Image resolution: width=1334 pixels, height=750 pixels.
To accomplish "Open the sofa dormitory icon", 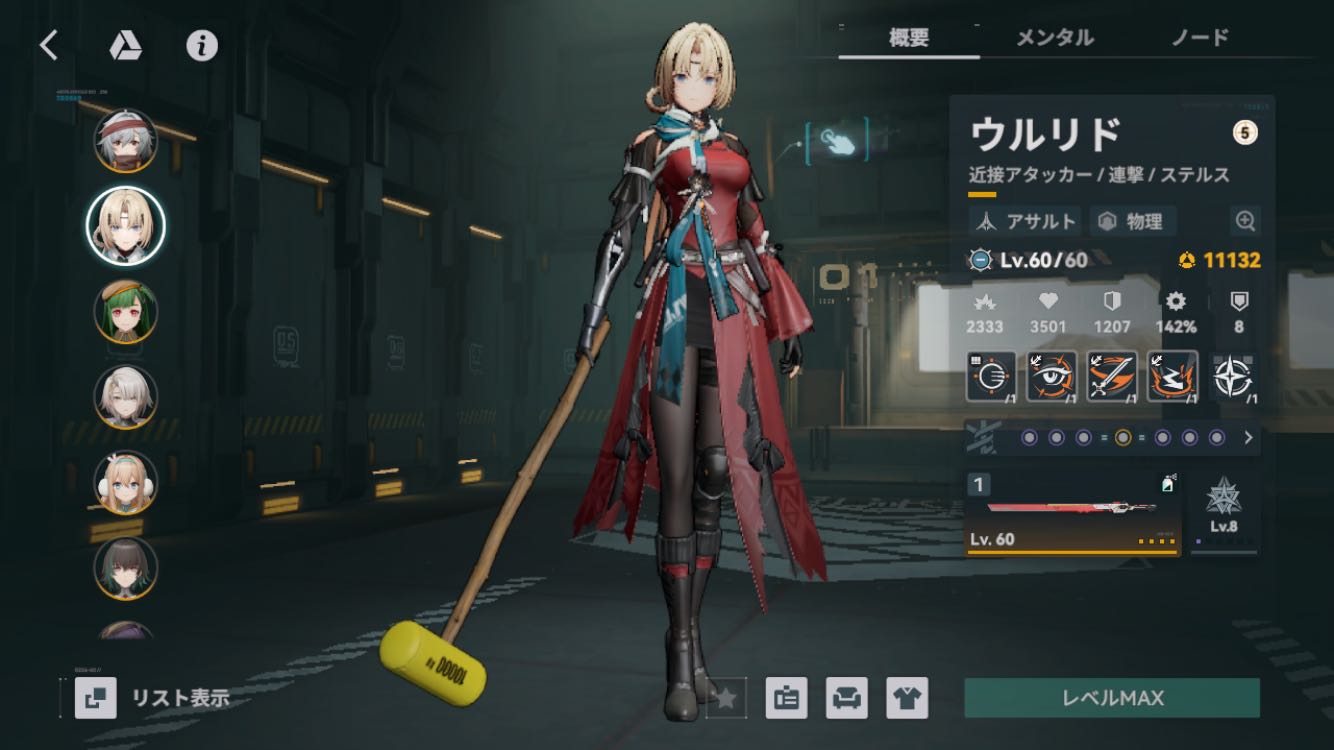I will (x=846, y=698).
